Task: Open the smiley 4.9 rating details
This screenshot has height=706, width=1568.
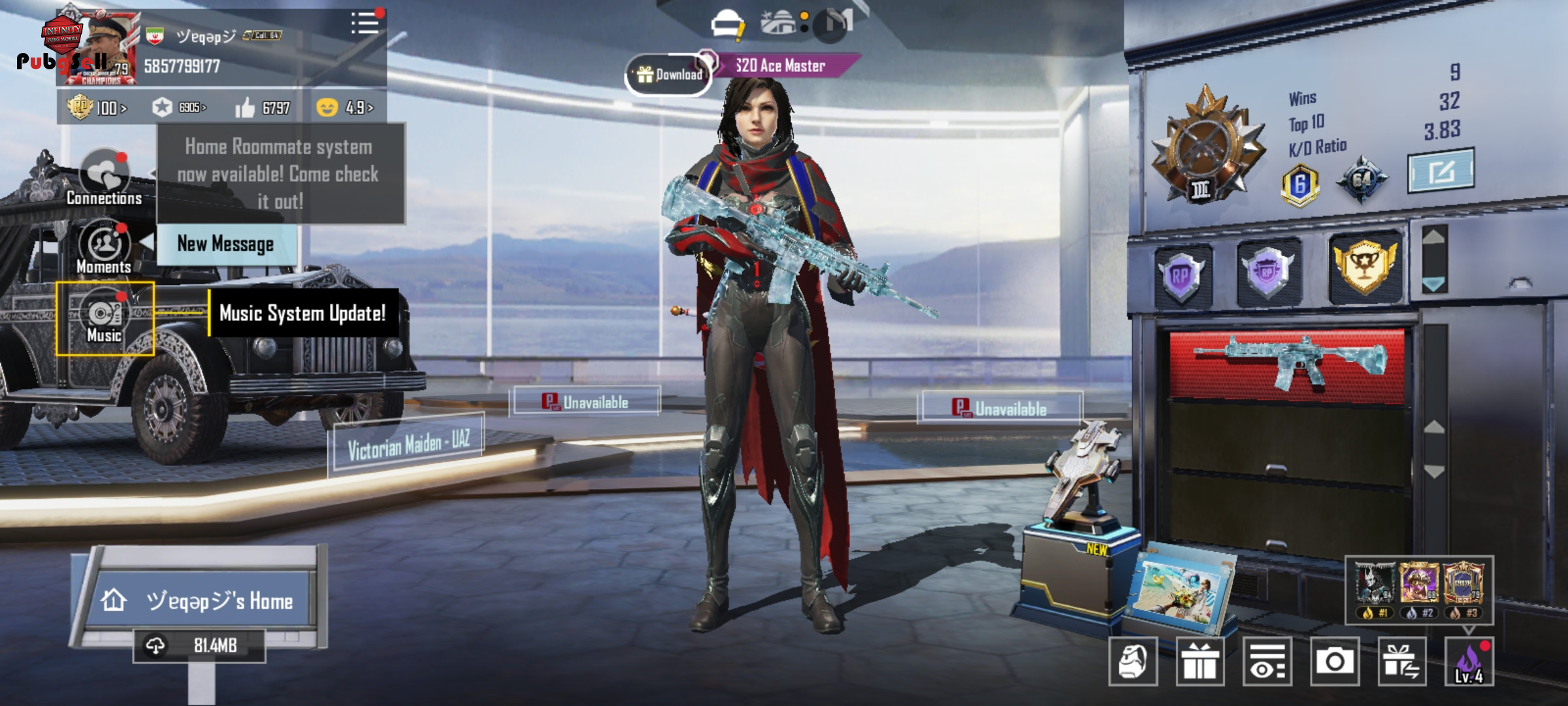Action: (345, 107)
